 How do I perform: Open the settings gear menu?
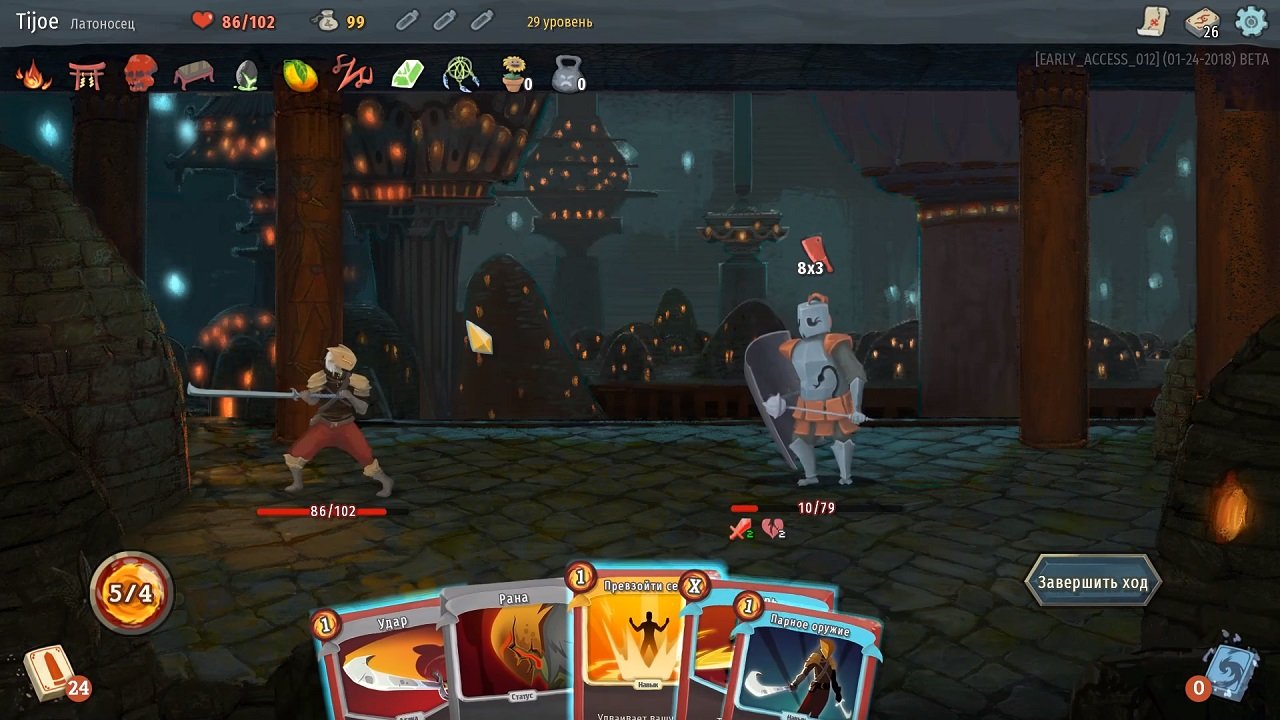1248,20
